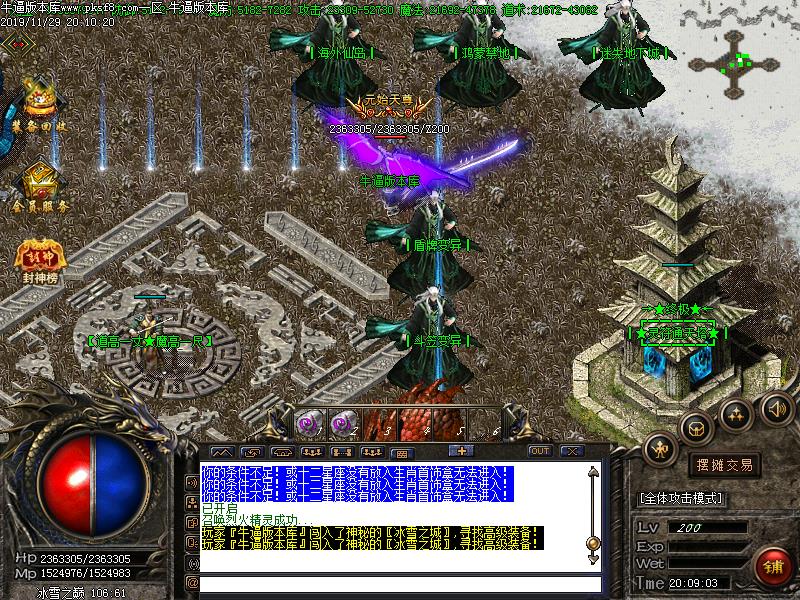Toggle sound with the speaker icon
Viewport: 800px width, 600px height.
coord(775,406)
